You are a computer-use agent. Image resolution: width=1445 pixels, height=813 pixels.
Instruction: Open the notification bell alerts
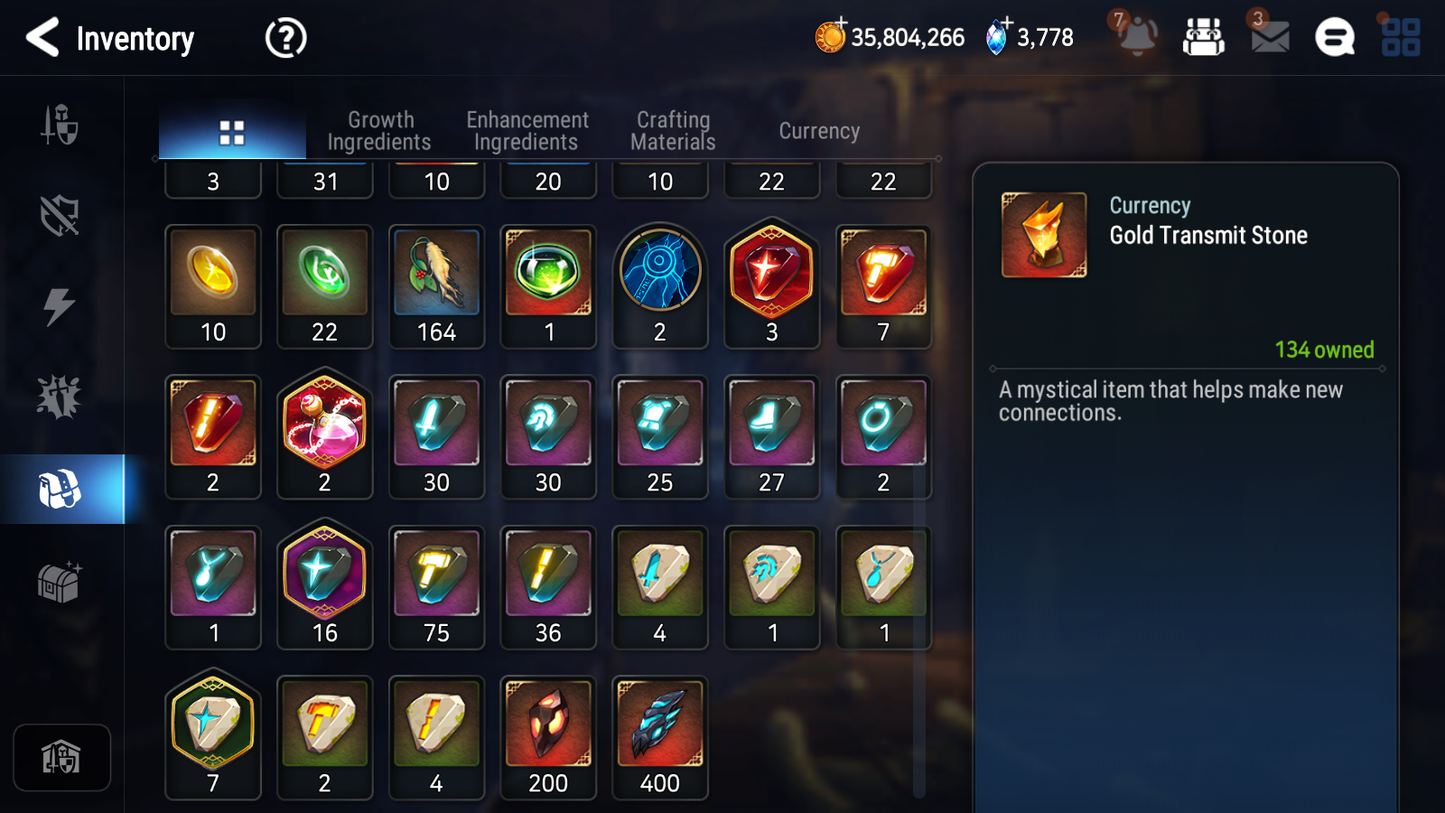coord(1137,36)
